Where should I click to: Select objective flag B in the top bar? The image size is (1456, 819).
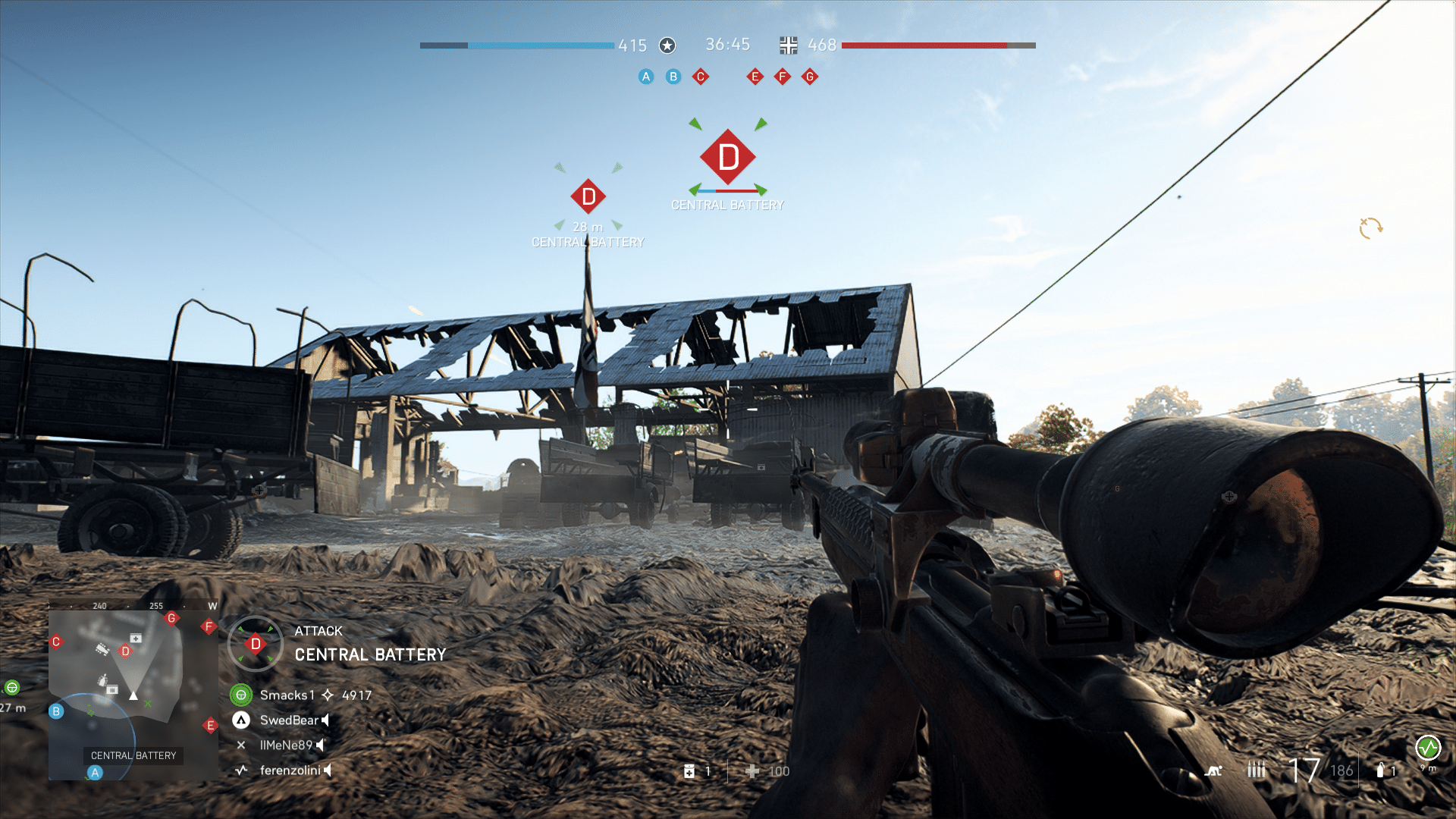click(673, 77)
